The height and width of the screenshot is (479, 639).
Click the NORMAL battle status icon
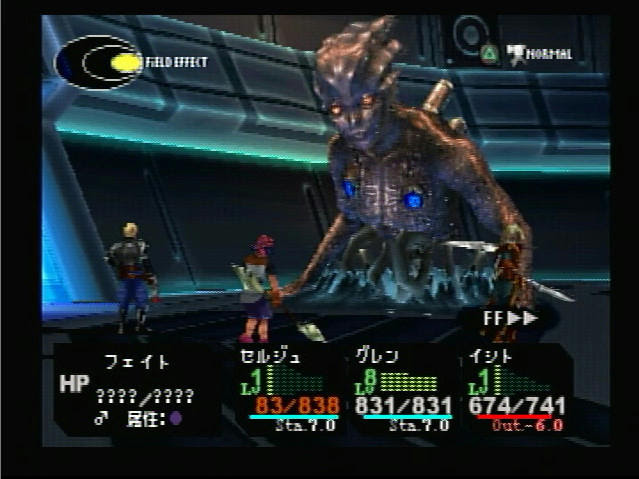pos(540,53)
